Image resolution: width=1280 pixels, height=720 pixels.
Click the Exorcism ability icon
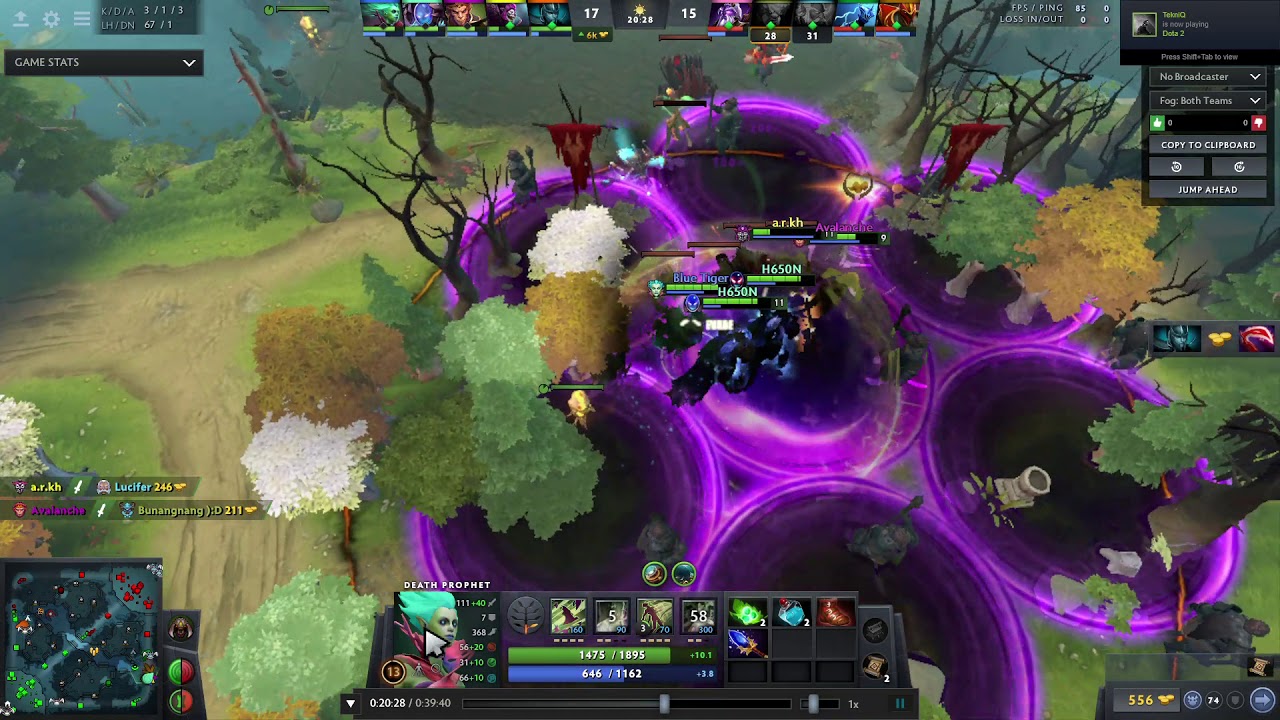[x=699, y=617]
